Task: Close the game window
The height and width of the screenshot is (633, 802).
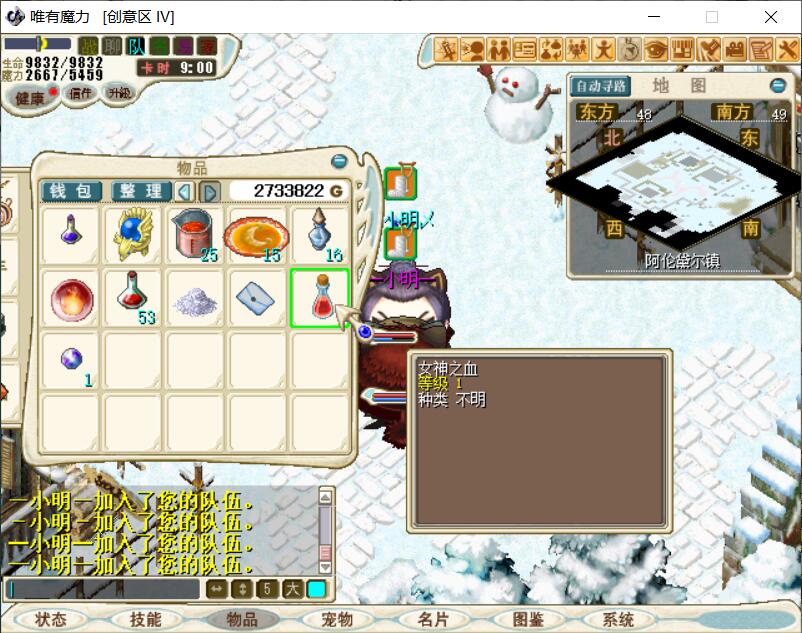Action: coord(771,17)
